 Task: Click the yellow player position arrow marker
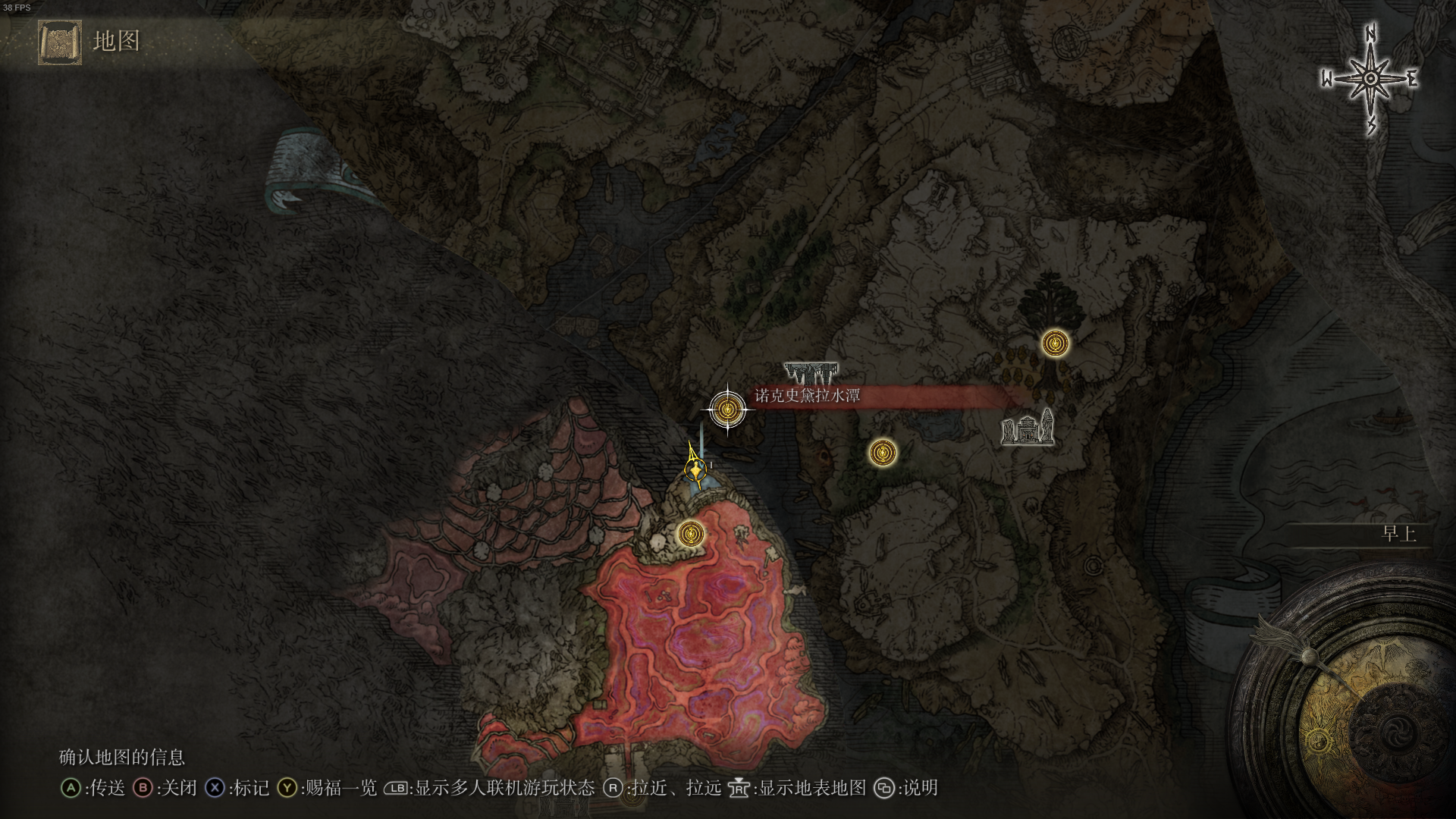694,466
